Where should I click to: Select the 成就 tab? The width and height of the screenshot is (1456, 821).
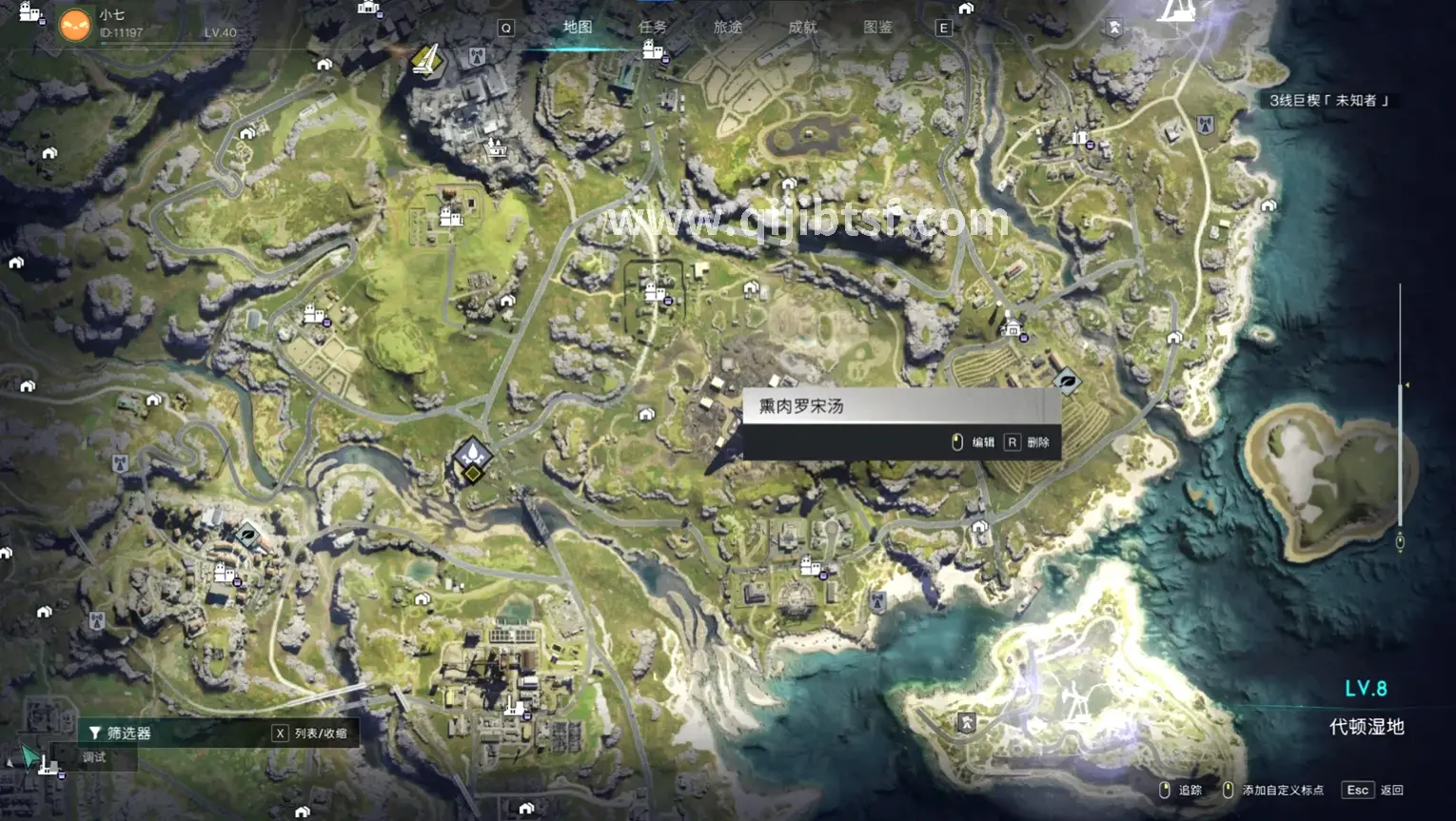click(x=802, y=28)
